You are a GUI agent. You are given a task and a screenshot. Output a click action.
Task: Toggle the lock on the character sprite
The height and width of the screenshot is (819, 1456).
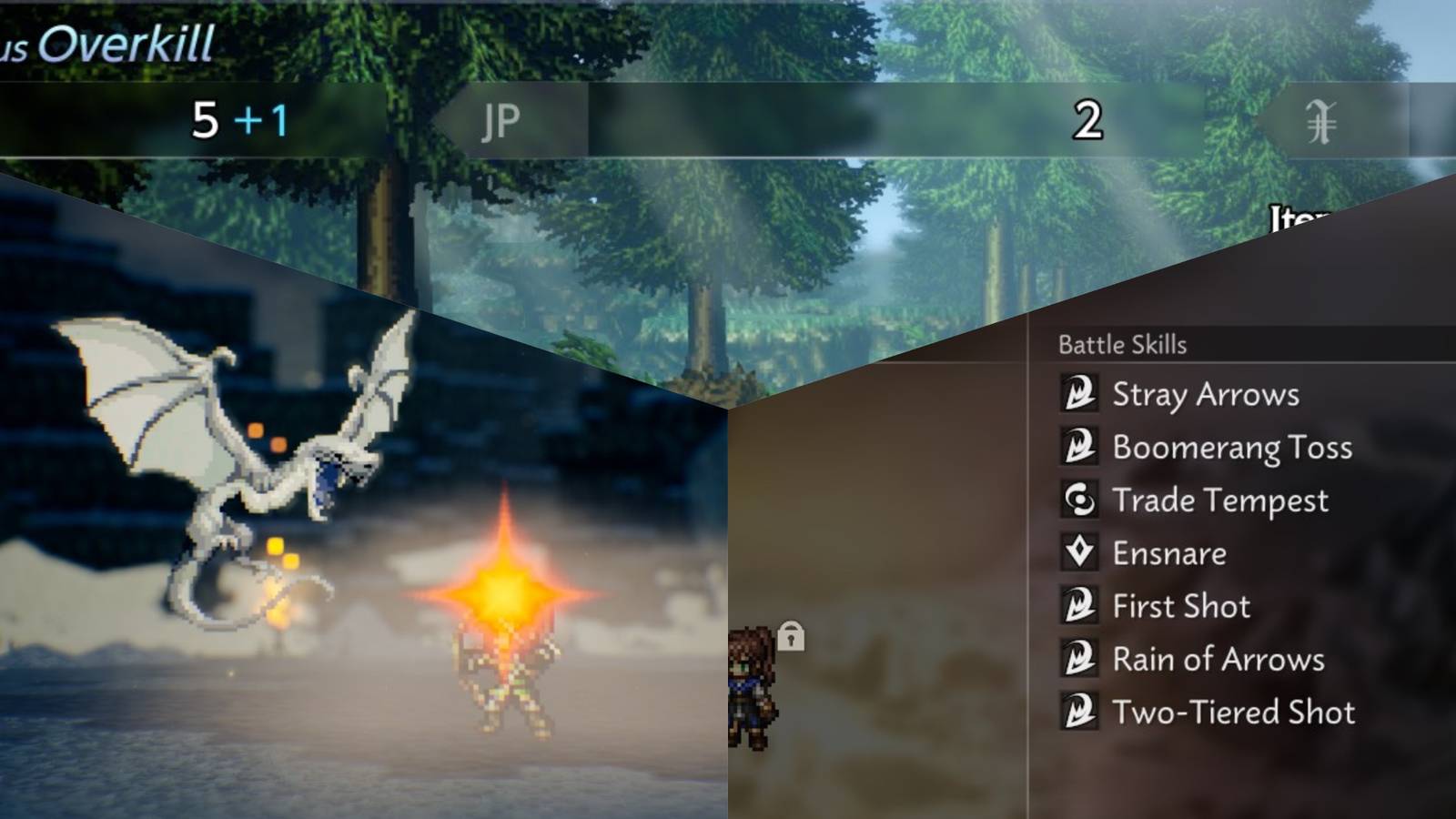pos(791,638)
